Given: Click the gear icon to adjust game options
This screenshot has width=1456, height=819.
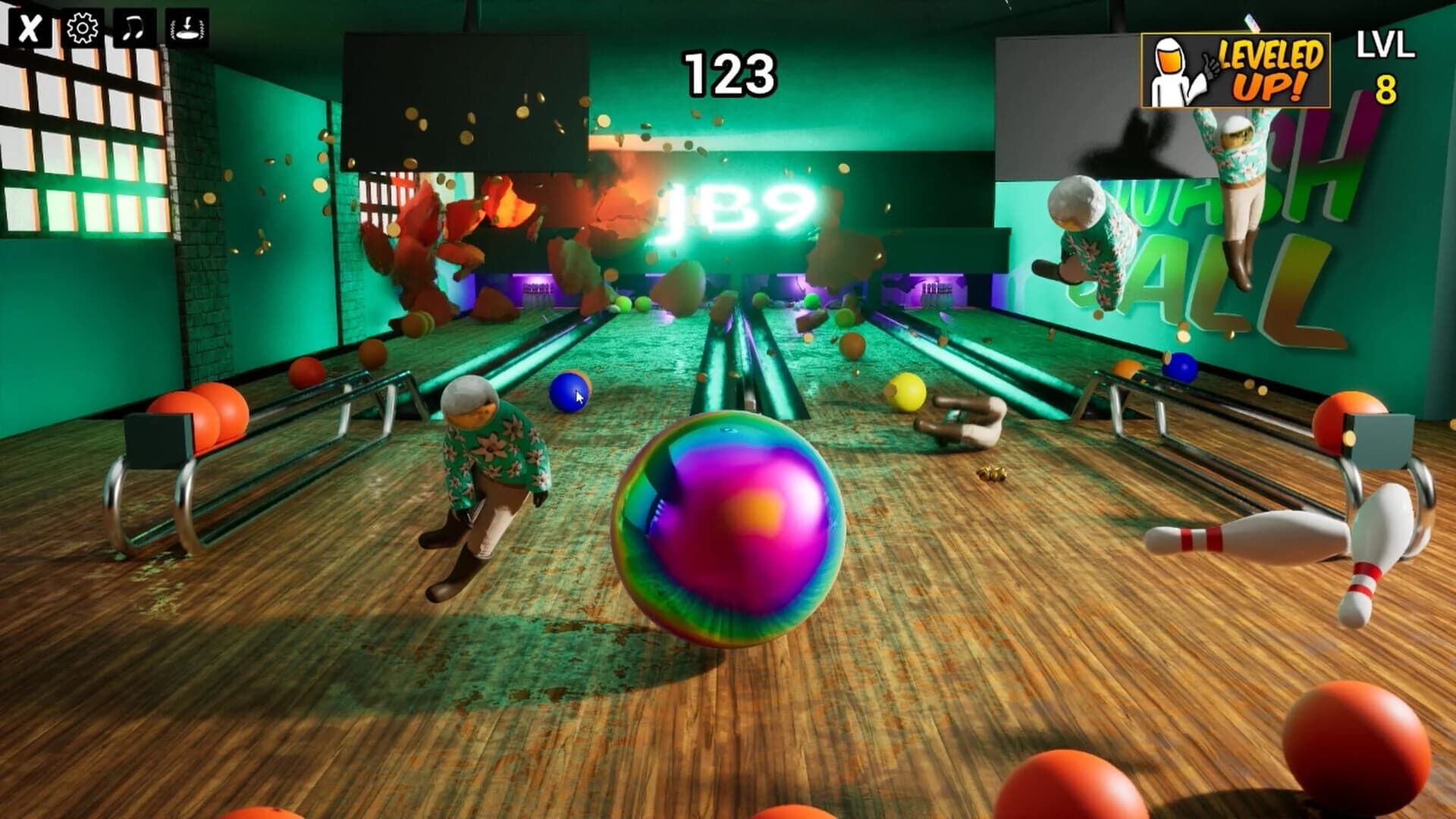Looking at the screenshot, I should pyautogui.click(x=80, y=30).
